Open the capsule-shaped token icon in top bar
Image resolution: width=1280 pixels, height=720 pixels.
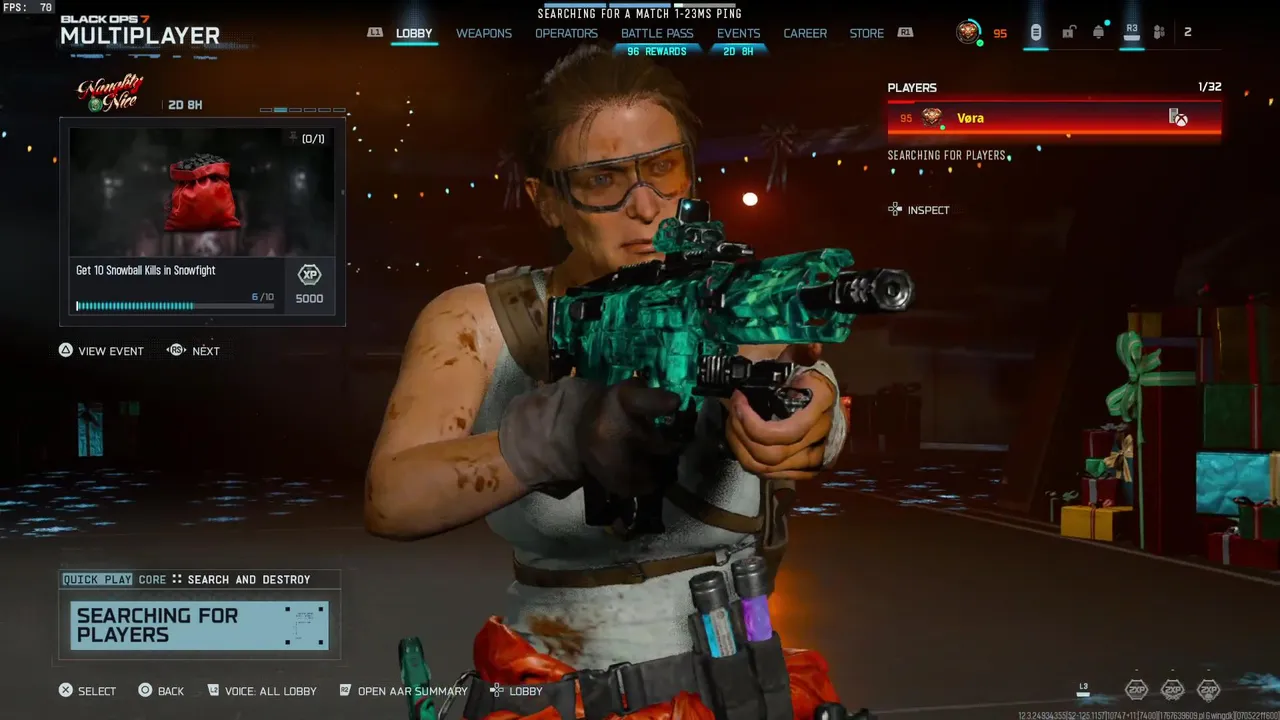[1036, 32]
